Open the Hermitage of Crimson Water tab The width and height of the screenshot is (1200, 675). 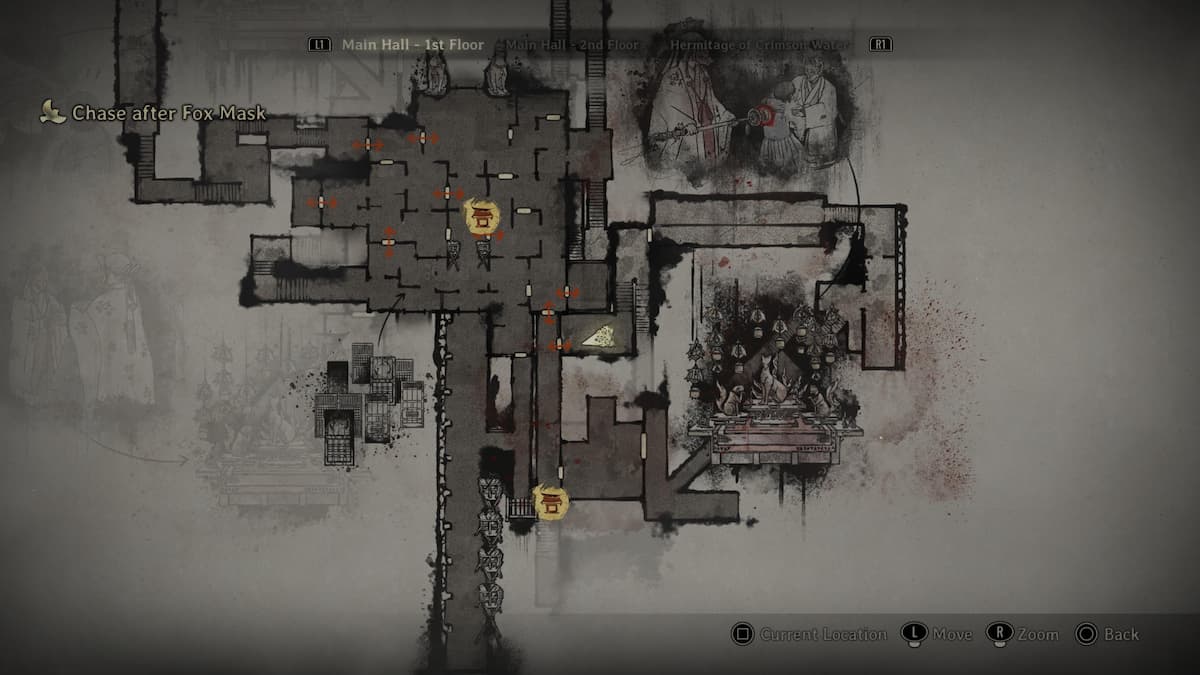point(760,45)
